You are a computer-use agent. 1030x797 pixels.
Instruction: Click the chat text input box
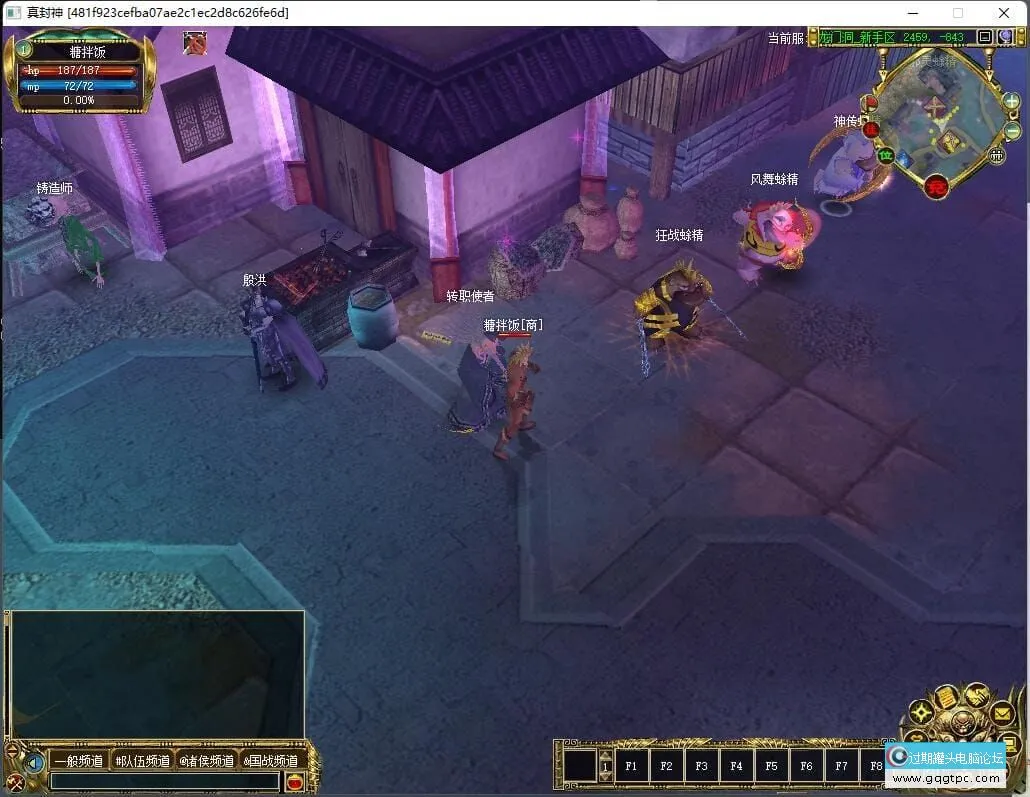165,781
